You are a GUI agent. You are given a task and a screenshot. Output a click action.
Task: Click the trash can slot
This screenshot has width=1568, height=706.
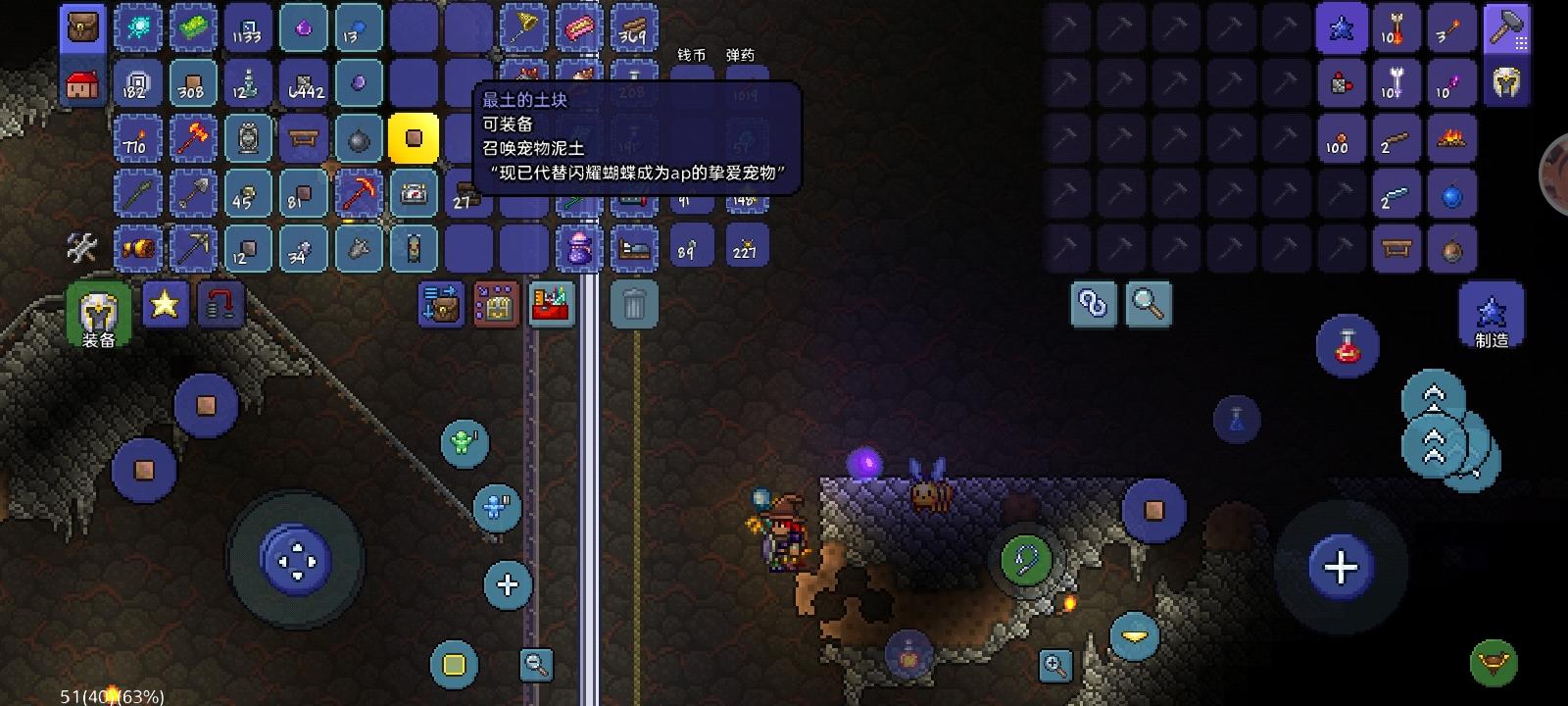point(635,304)
